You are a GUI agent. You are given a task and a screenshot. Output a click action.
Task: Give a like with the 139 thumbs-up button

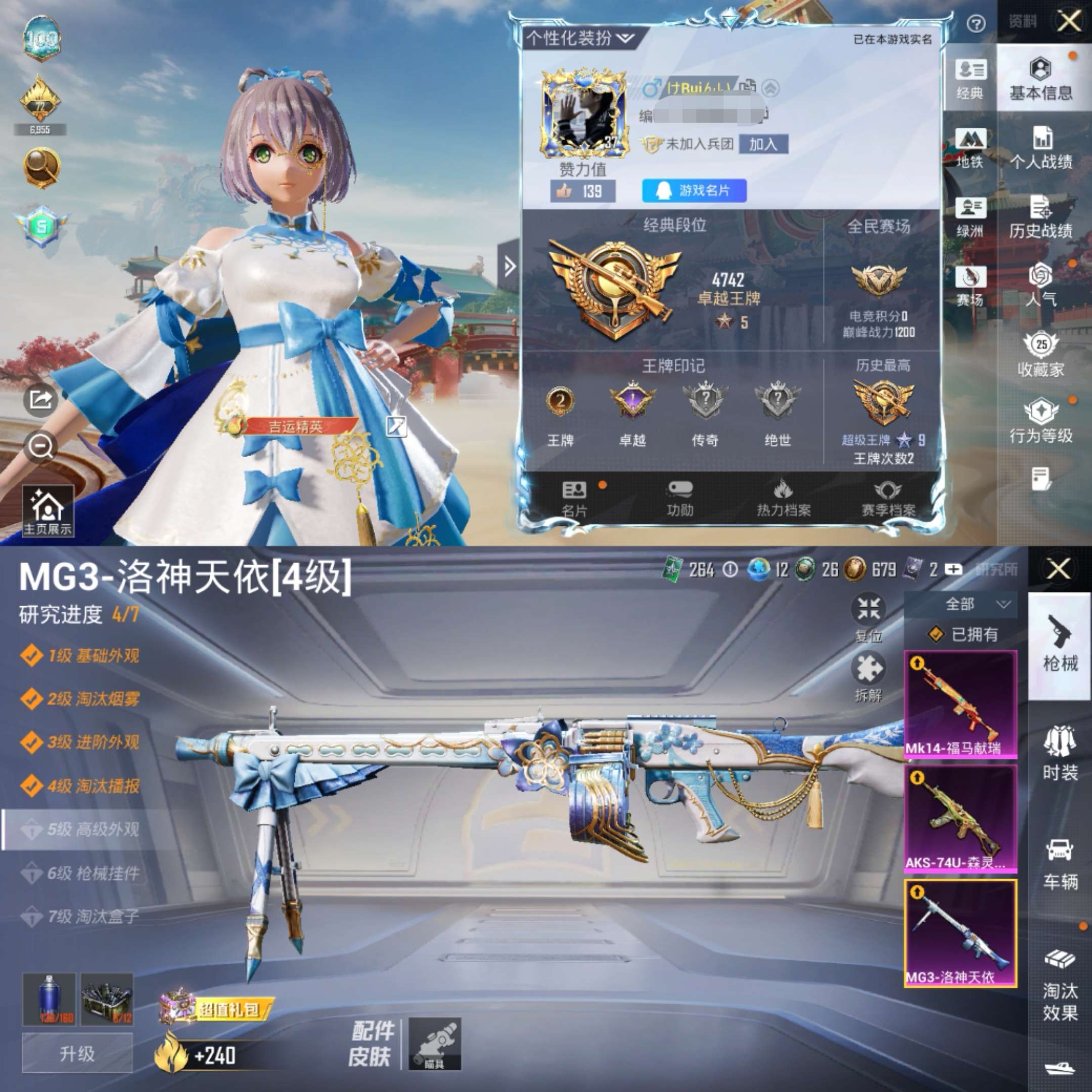pyautogui.click(x=582, y=191)
